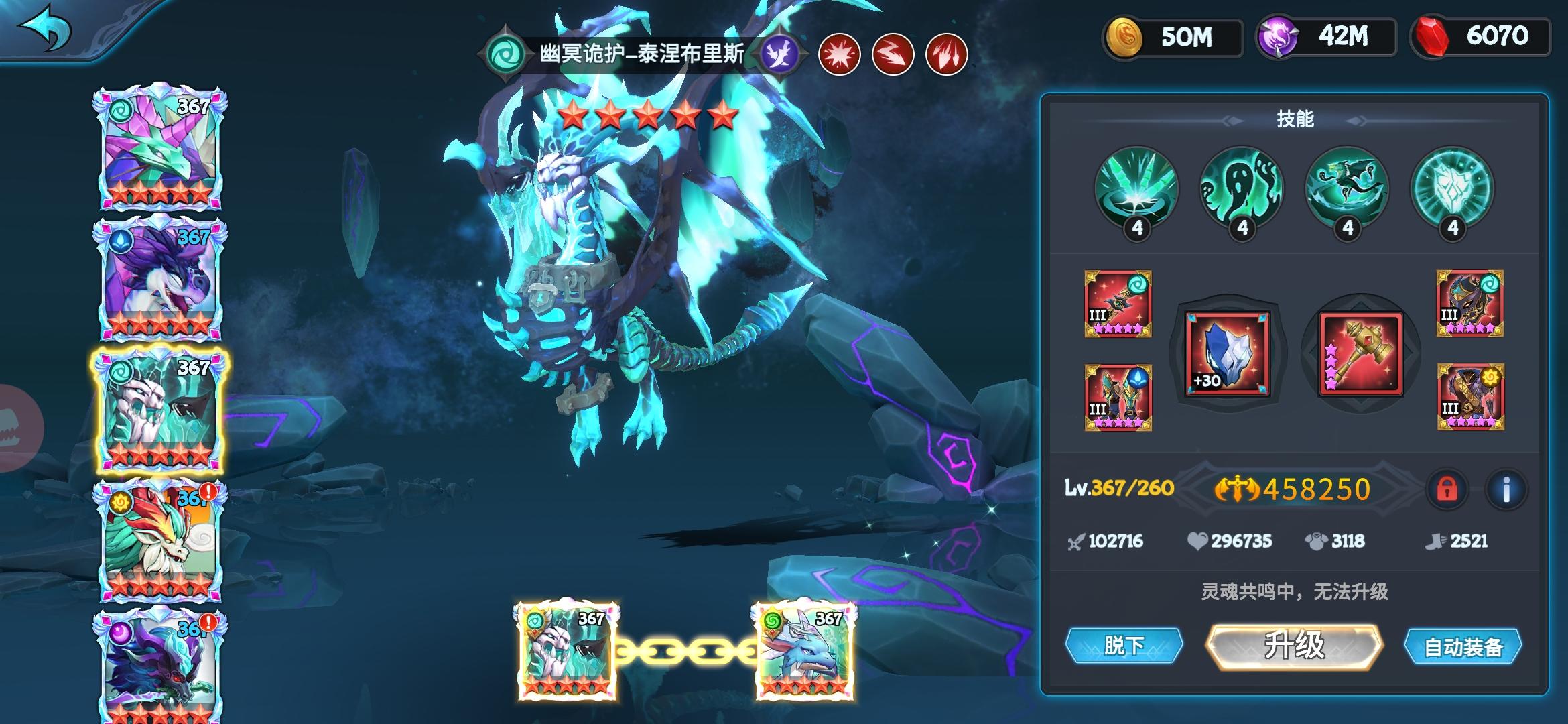Hit the 升级 upgrade button
1568x724 pixels.
pos(1294,646)
